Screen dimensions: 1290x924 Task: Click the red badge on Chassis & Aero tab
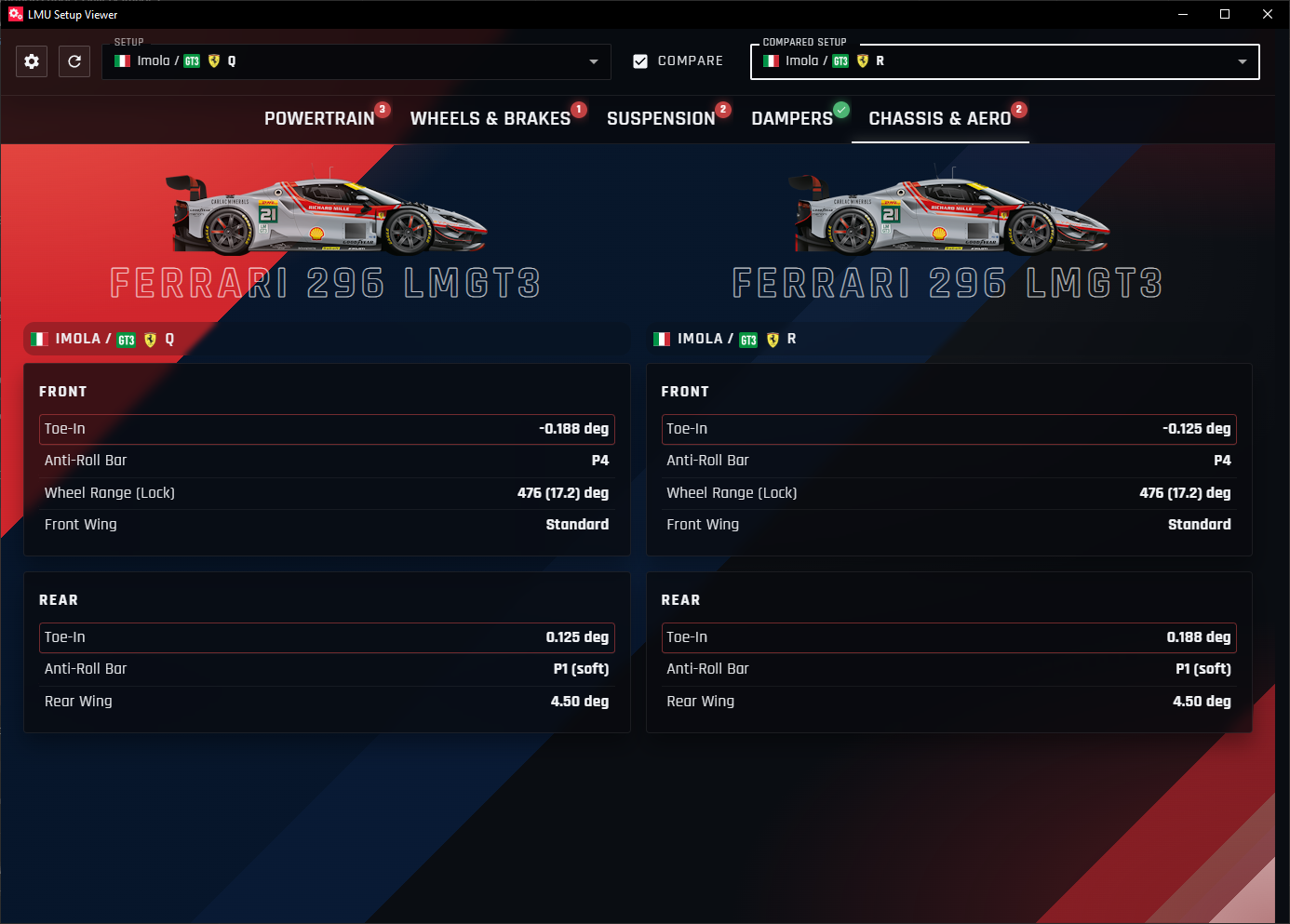1018,108
